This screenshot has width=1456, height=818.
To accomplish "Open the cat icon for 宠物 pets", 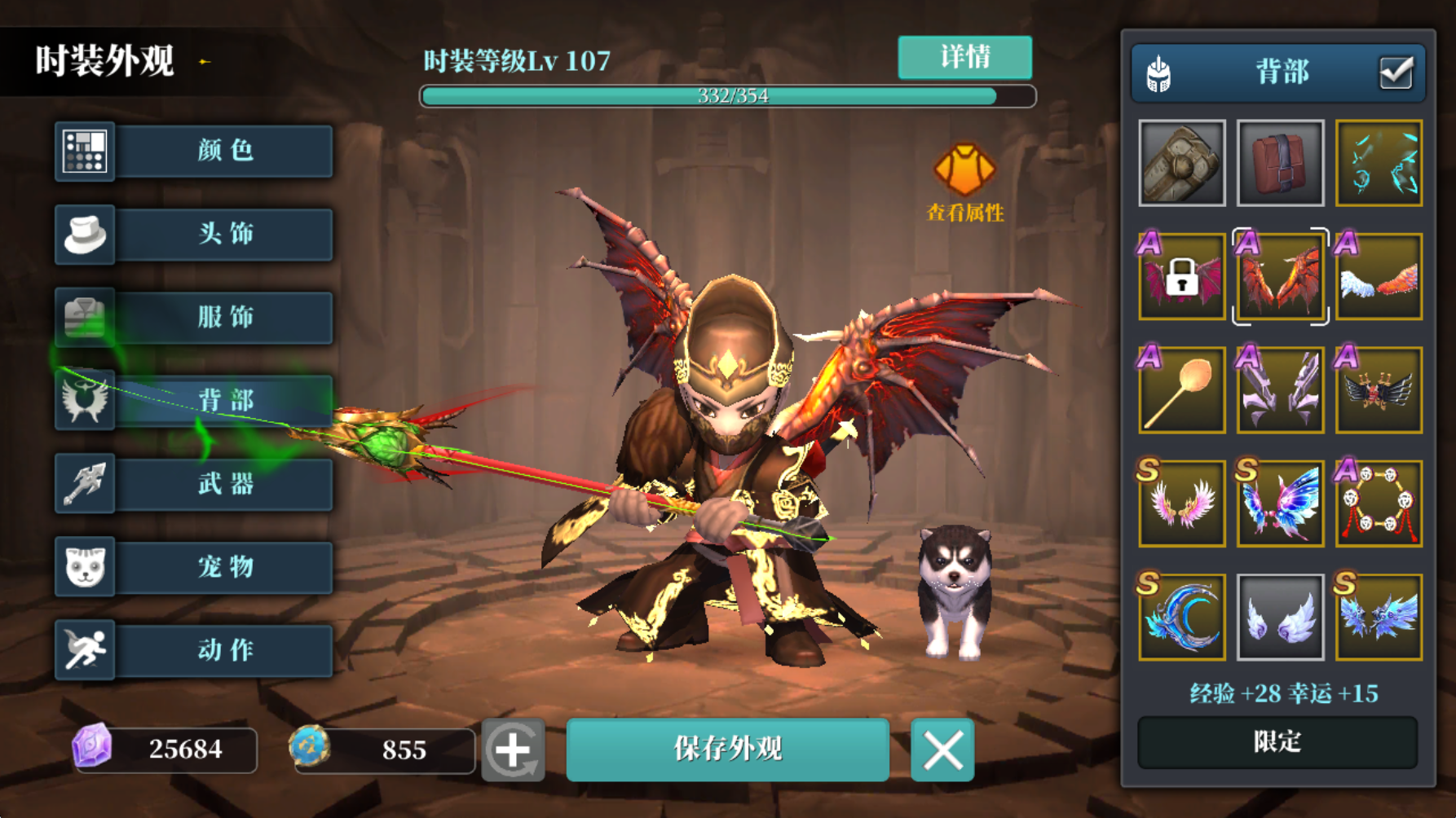I will click(85, 567).
